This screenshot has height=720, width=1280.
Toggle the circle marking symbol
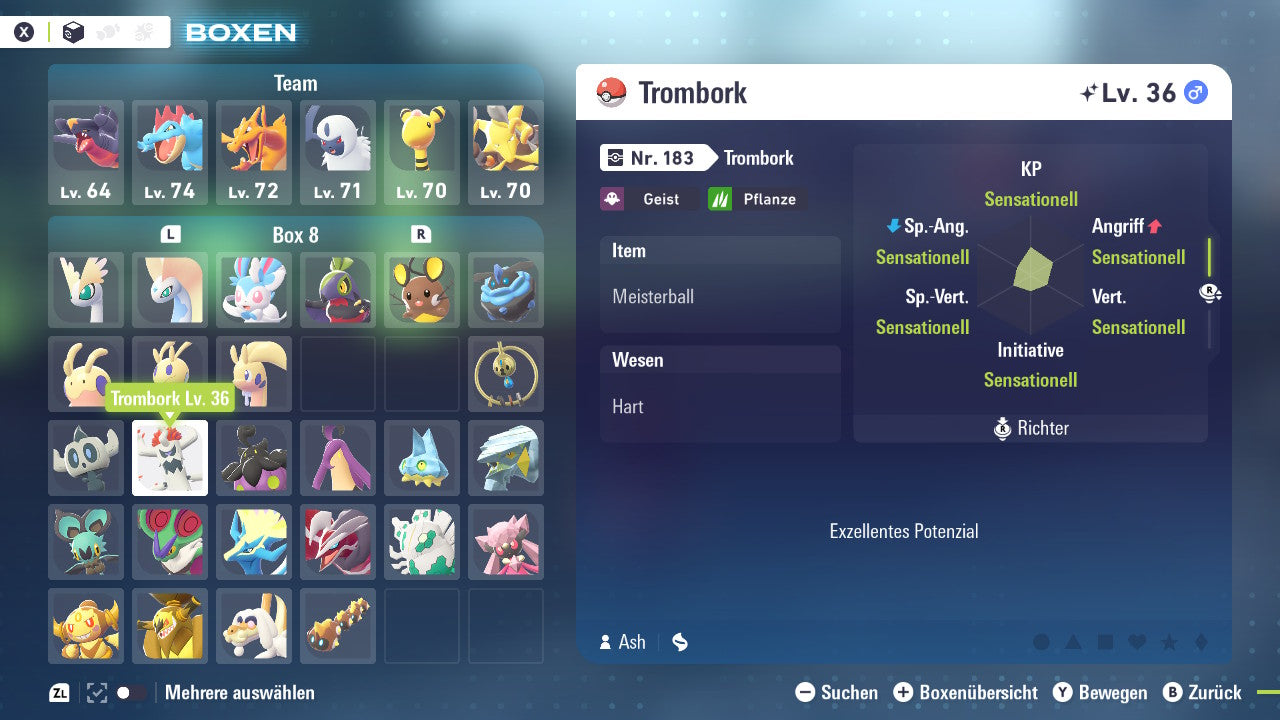1041,643
